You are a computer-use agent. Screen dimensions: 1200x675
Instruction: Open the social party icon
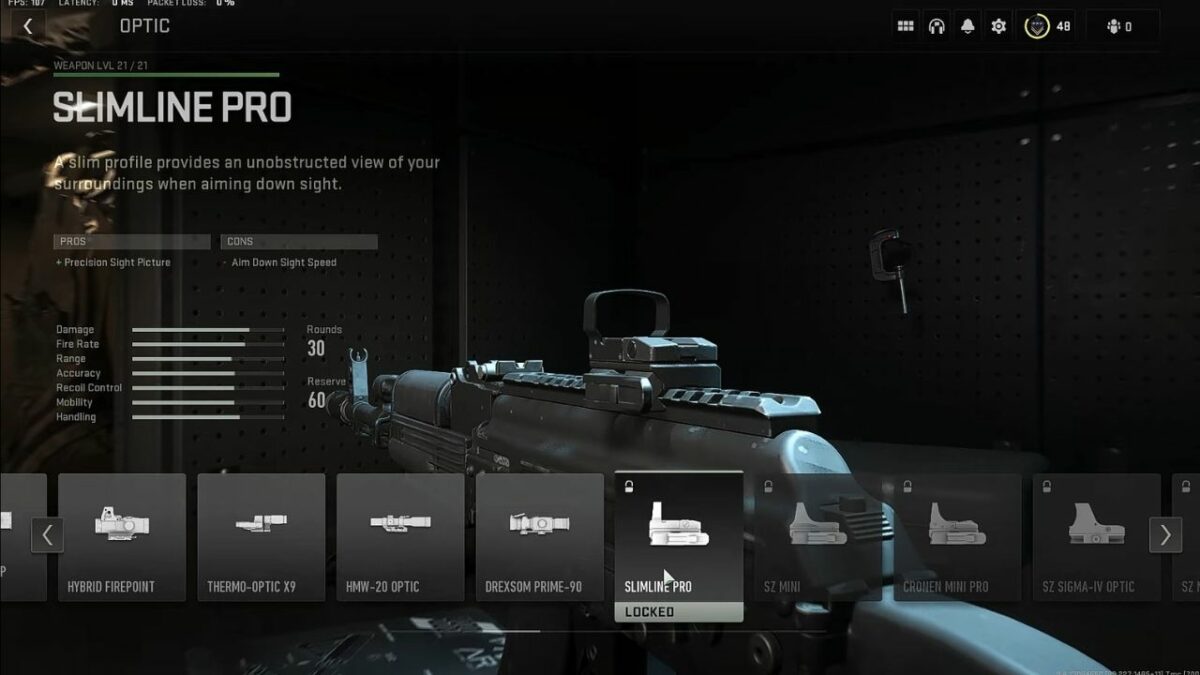pos(1119,27)
